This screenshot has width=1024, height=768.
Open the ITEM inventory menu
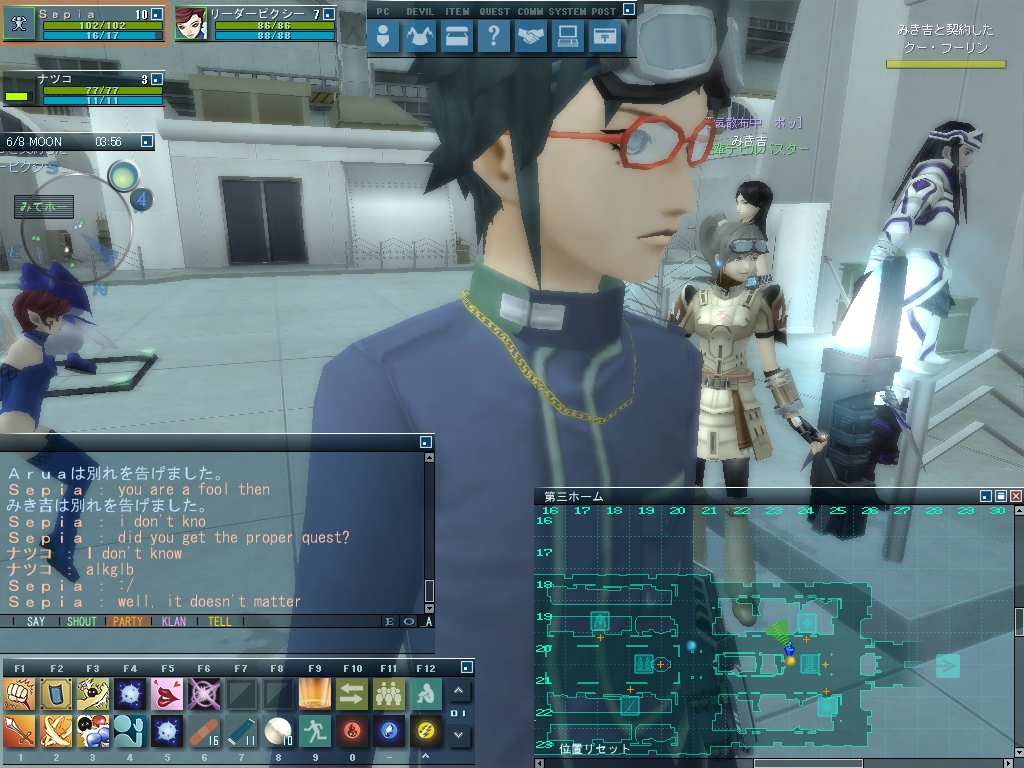[456, 37]
